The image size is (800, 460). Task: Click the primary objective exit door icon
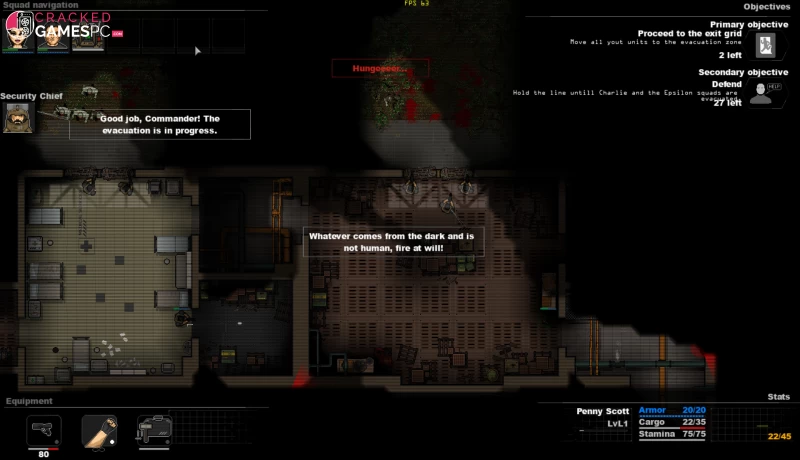[x=765, y=45]
